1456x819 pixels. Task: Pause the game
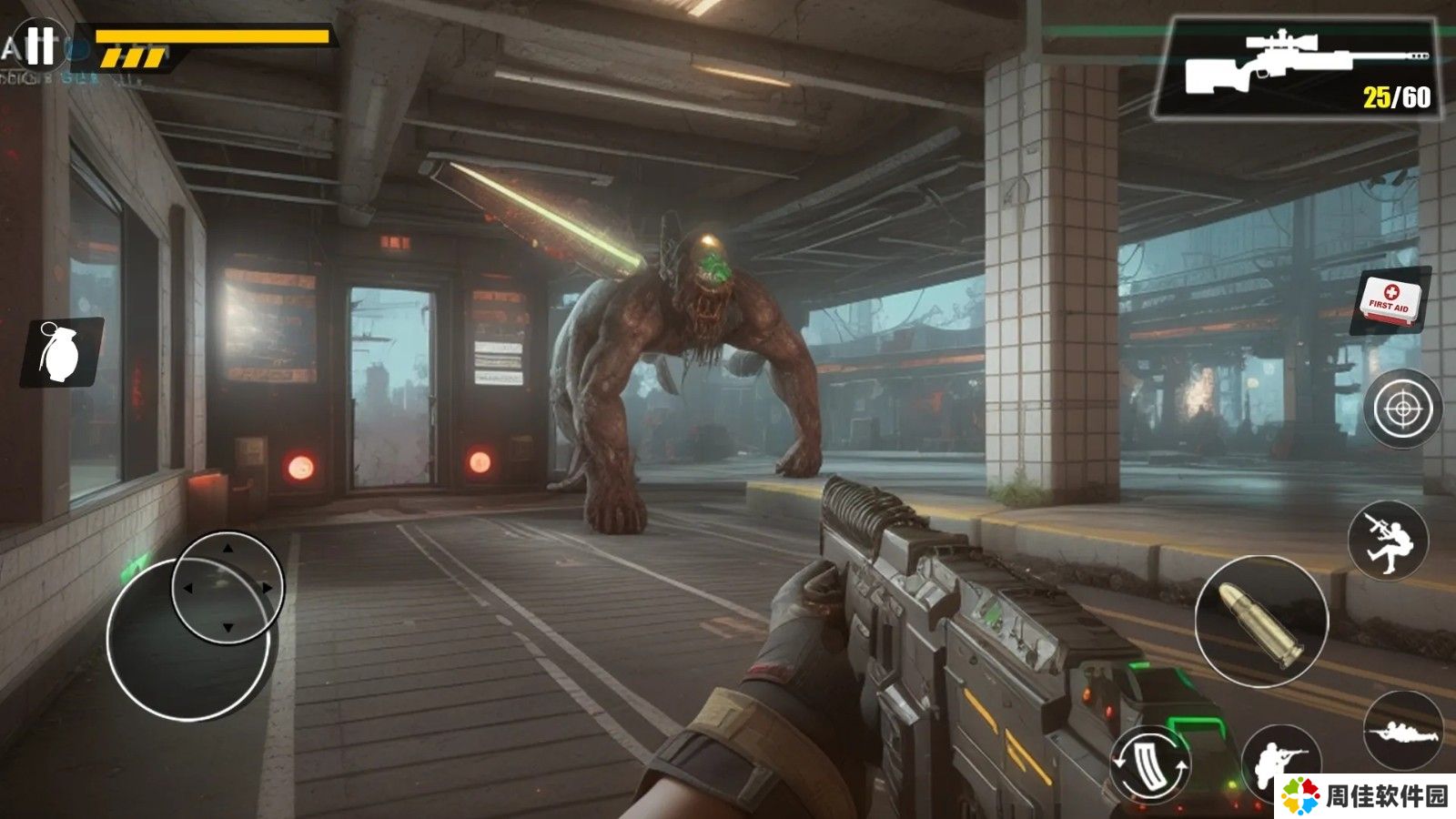click(x=39, y=44)
